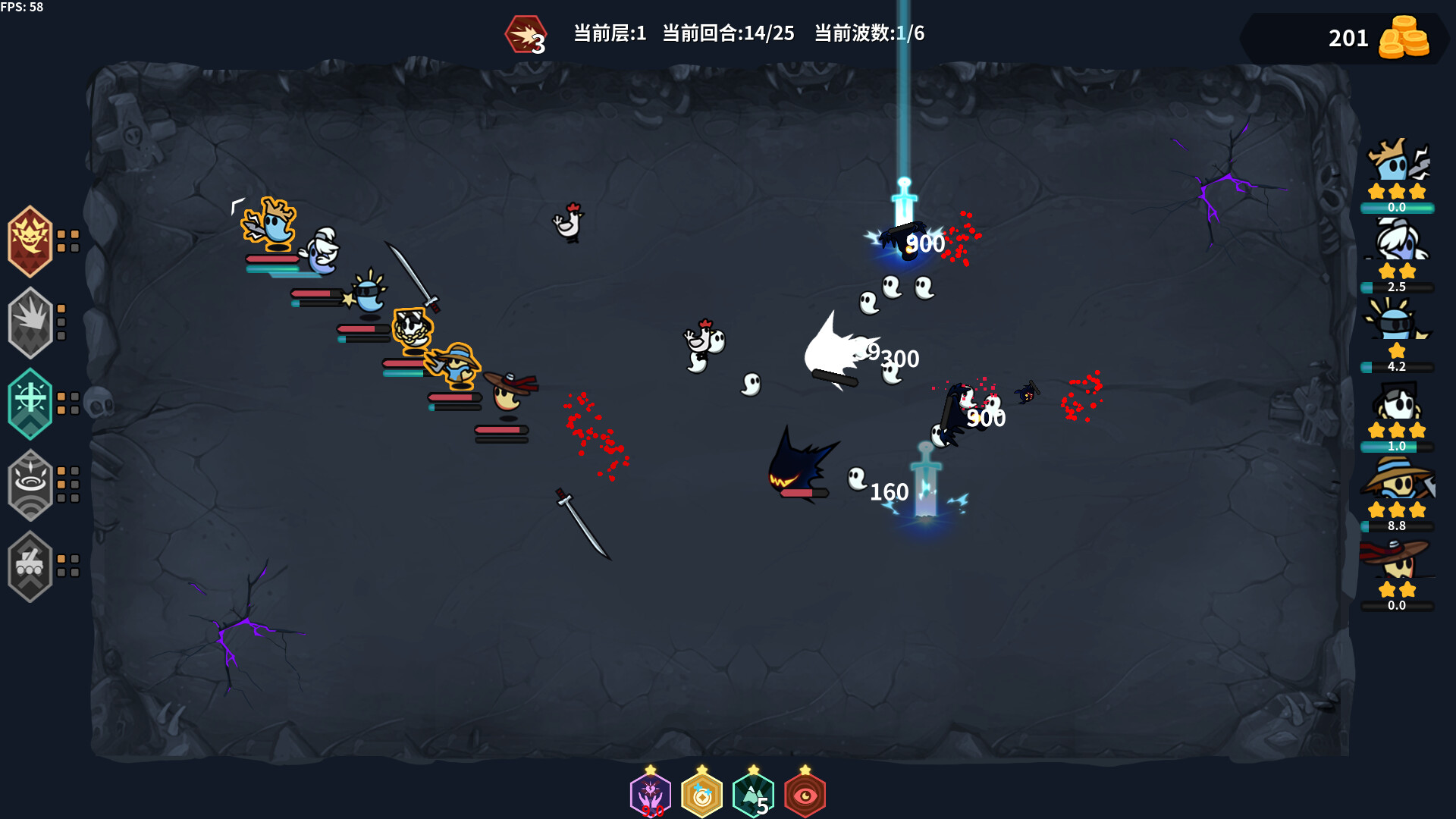The image size is (1456, 819).
Task: Select the red demon synergy emblem
Action: [30, 239]
